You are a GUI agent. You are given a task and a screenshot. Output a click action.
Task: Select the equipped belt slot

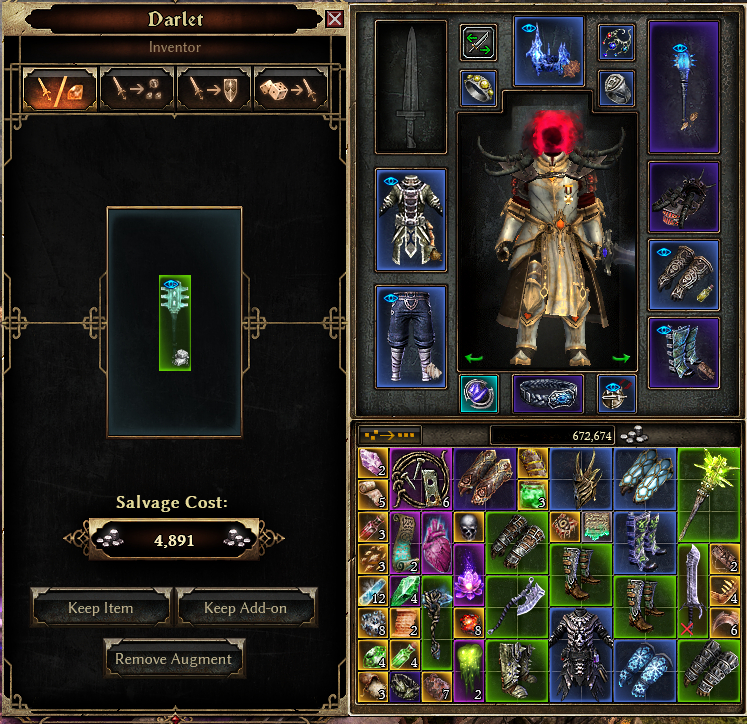pos(548,394)
